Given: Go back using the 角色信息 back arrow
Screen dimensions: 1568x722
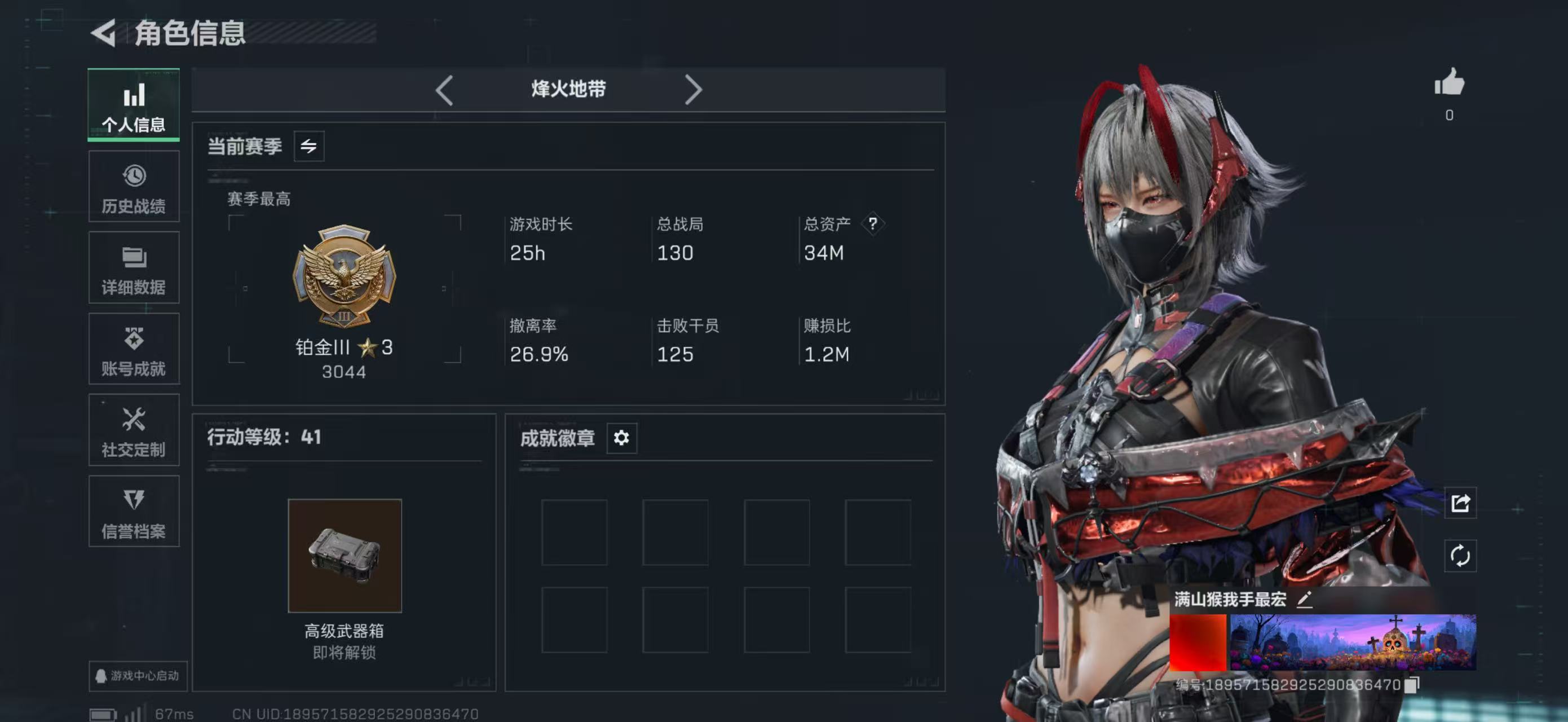Looking at the screenshot, I should 105,34.
